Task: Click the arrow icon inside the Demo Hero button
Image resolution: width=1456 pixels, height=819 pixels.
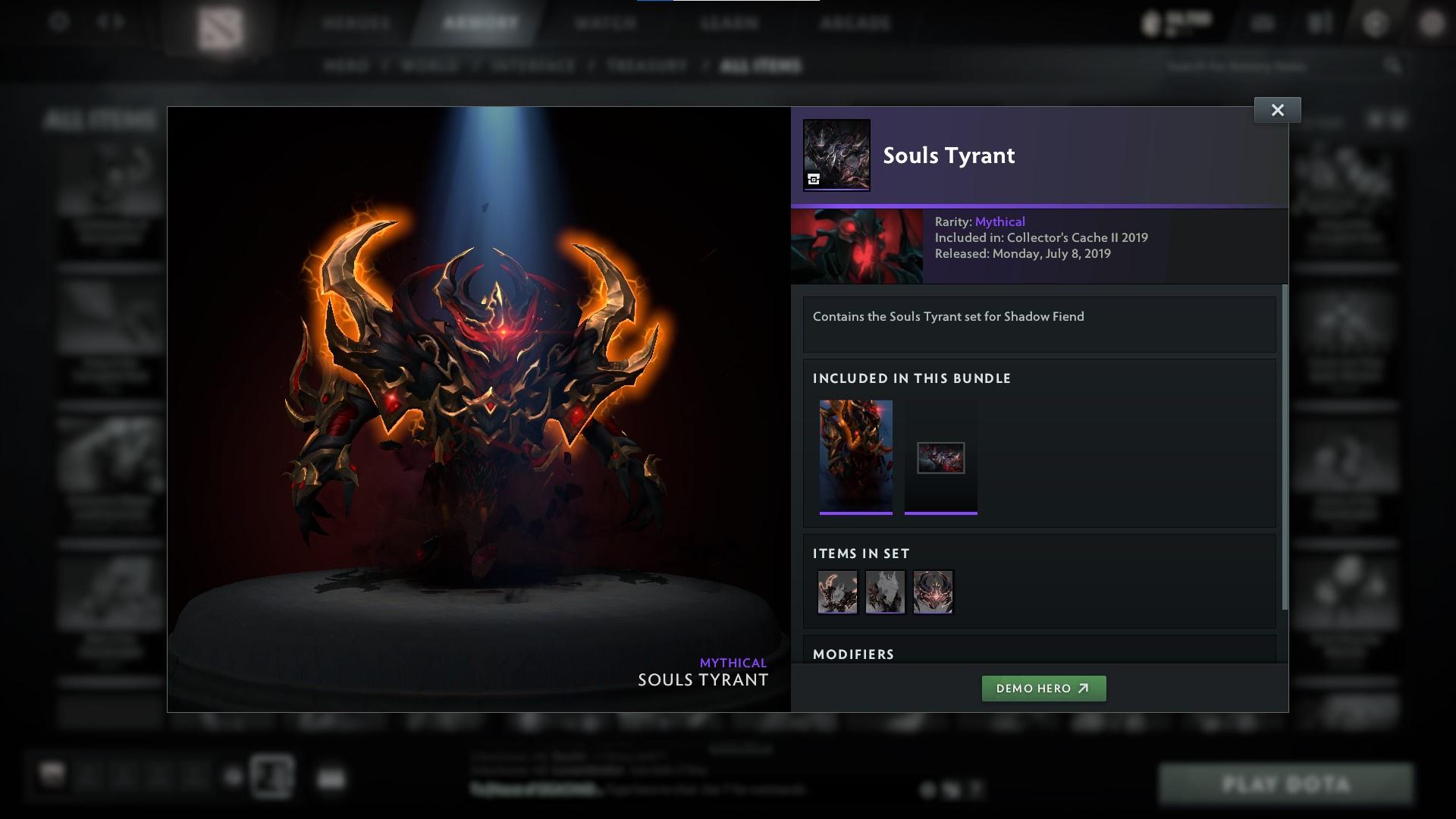Action: pos(1082,689)
